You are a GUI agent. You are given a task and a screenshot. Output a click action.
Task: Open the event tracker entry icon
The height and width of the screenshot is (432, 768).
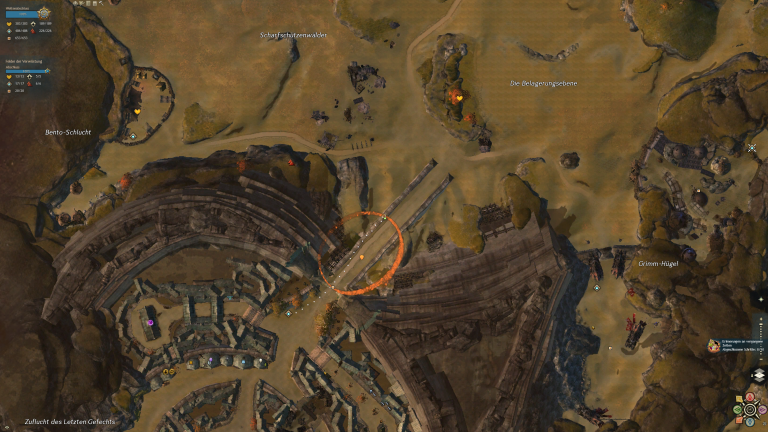714,343
